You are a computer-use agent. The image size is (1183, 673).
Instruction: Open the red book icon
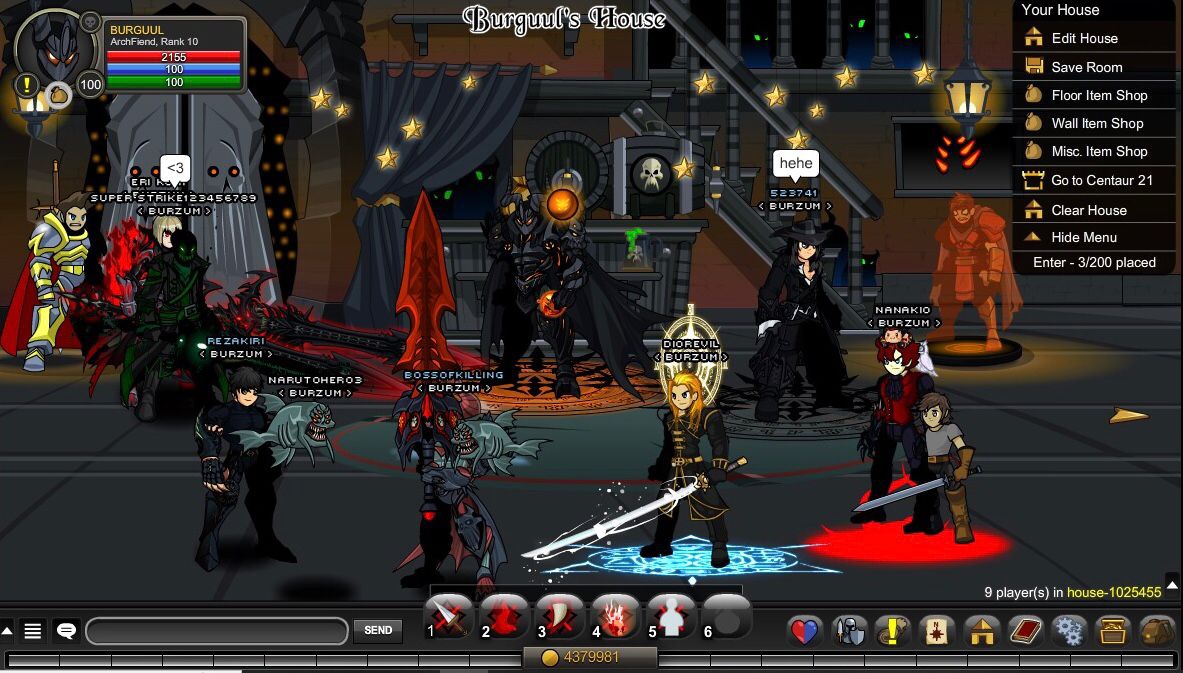point(1026,631)
